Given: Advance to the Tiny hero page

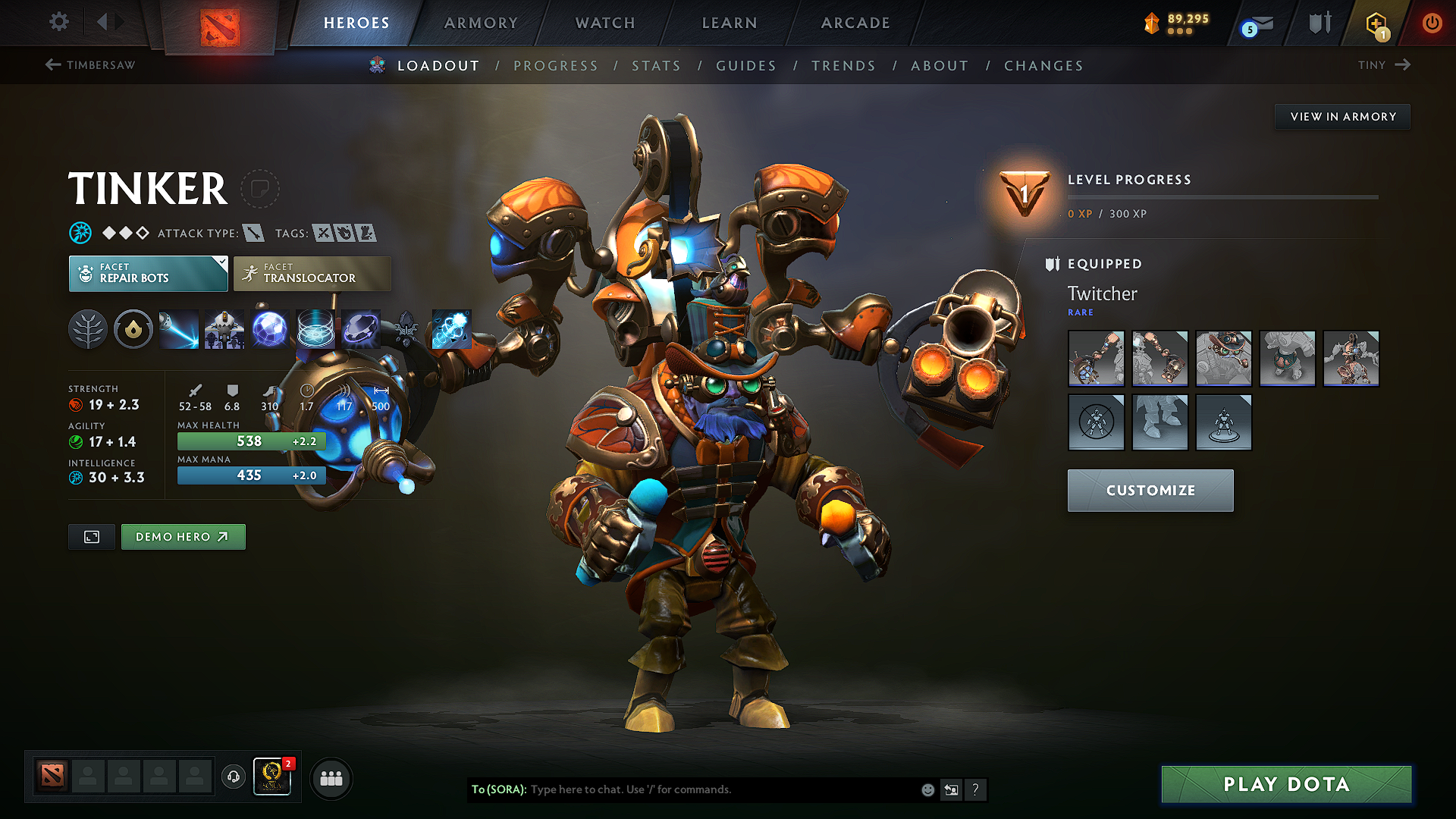Looking at the screenshot, I should [x=1384, y=65].
